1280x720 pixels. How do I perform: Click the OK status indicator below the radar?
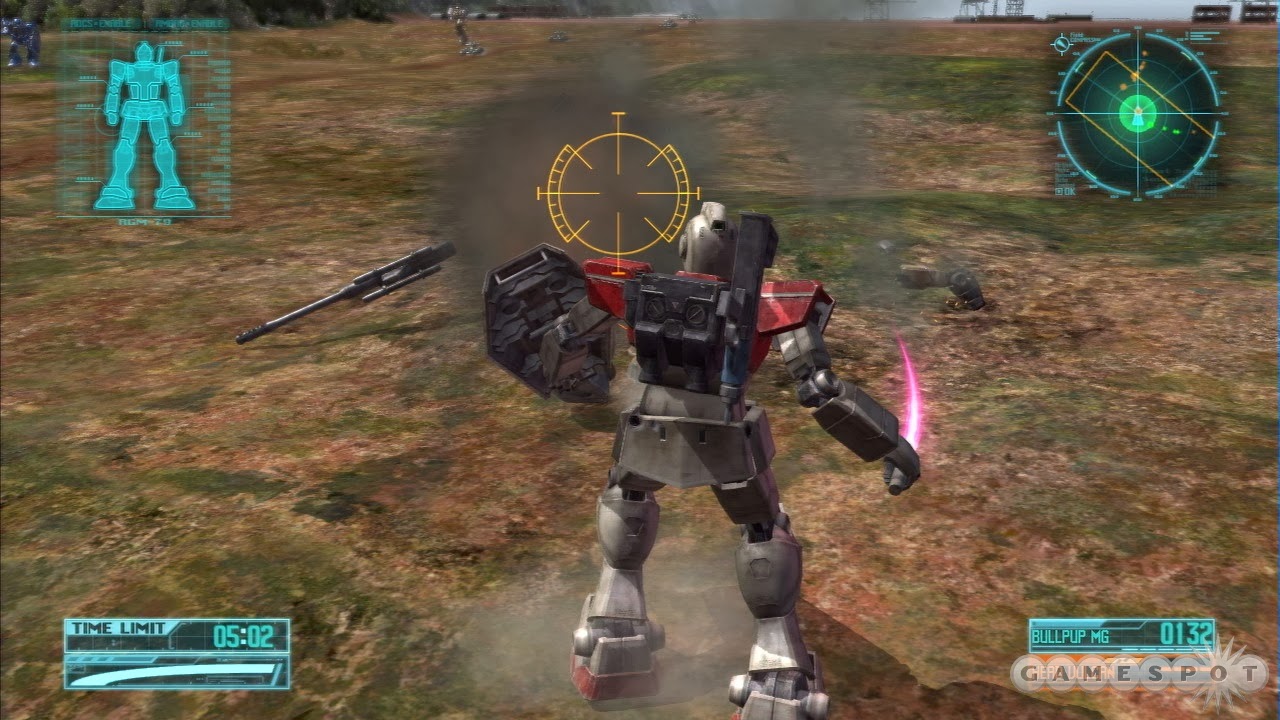(x=1067, y=190)
